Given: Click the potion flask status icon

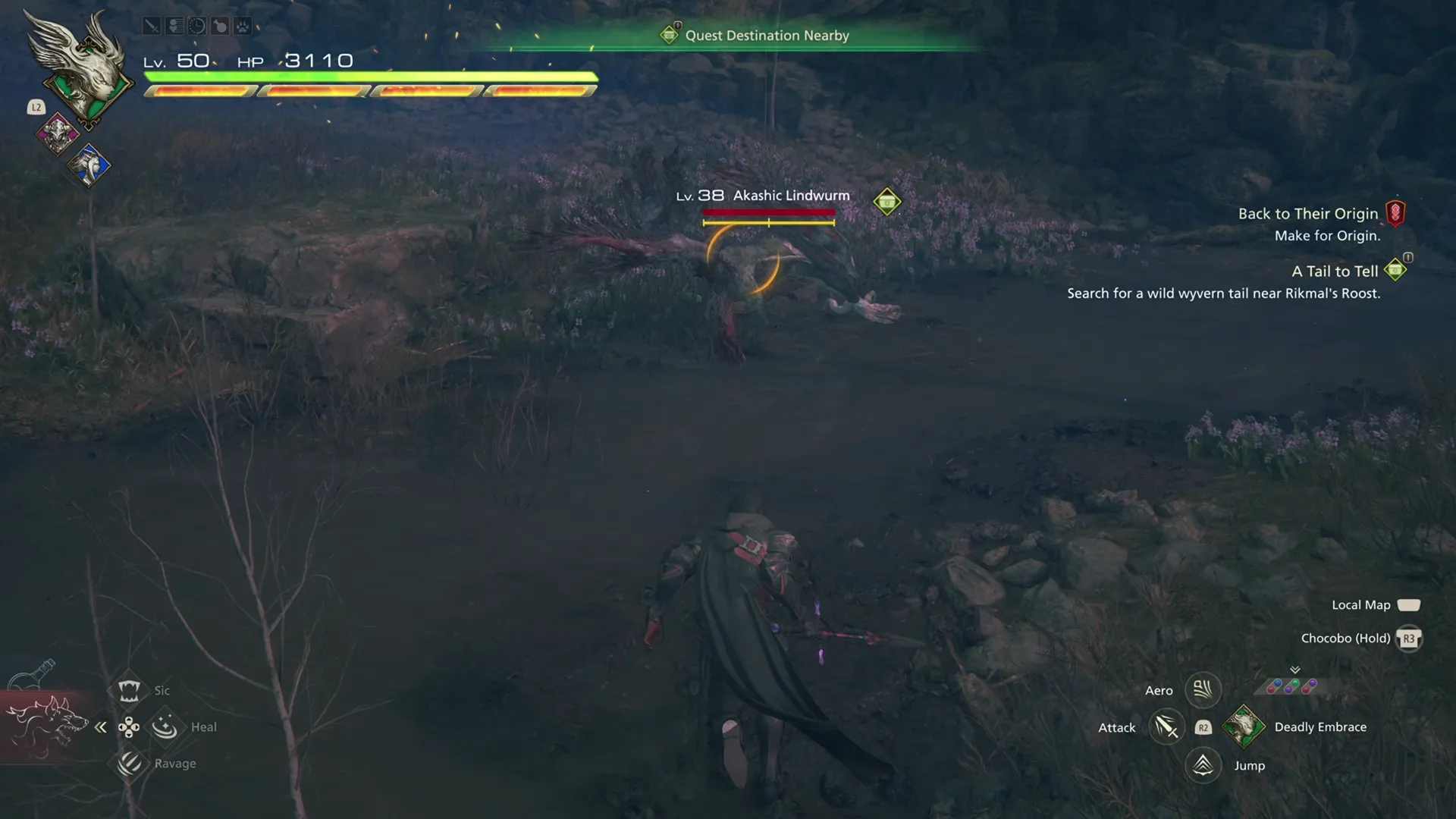Looking at the screenshot, I should (220, 25).
